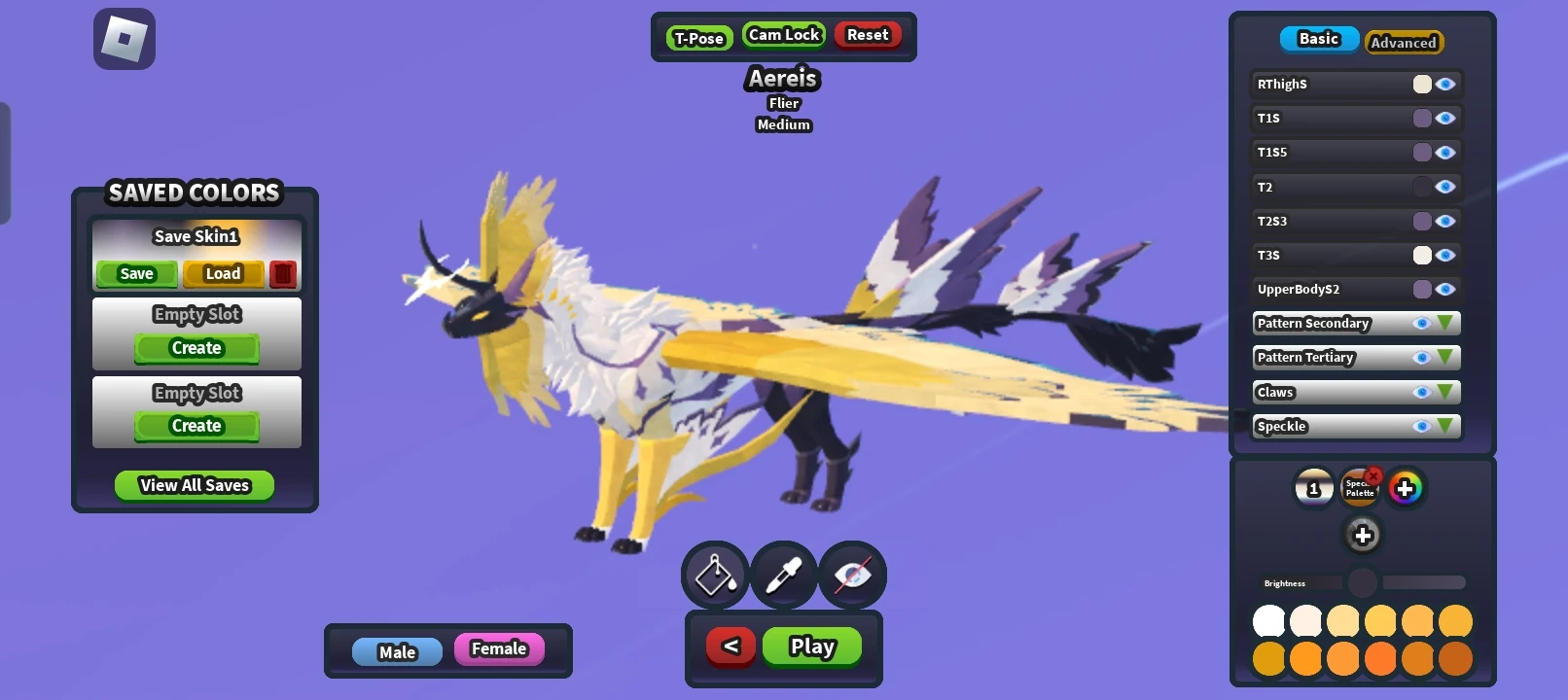Open the rainbow add-color picker
The image size is (1568, 700).
pos(1408,488)
